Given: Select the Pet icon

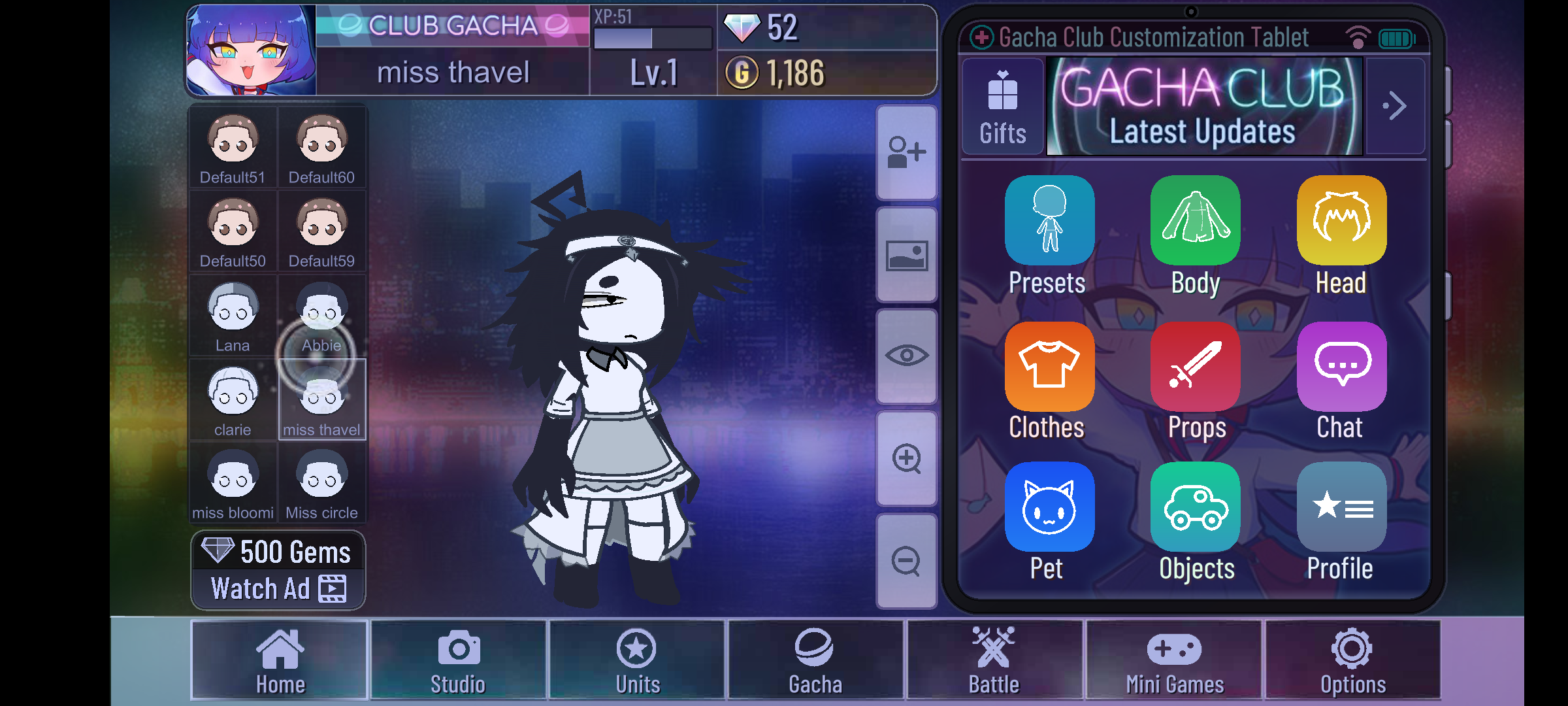Looking at the screenshot, I should (1049, 507).
